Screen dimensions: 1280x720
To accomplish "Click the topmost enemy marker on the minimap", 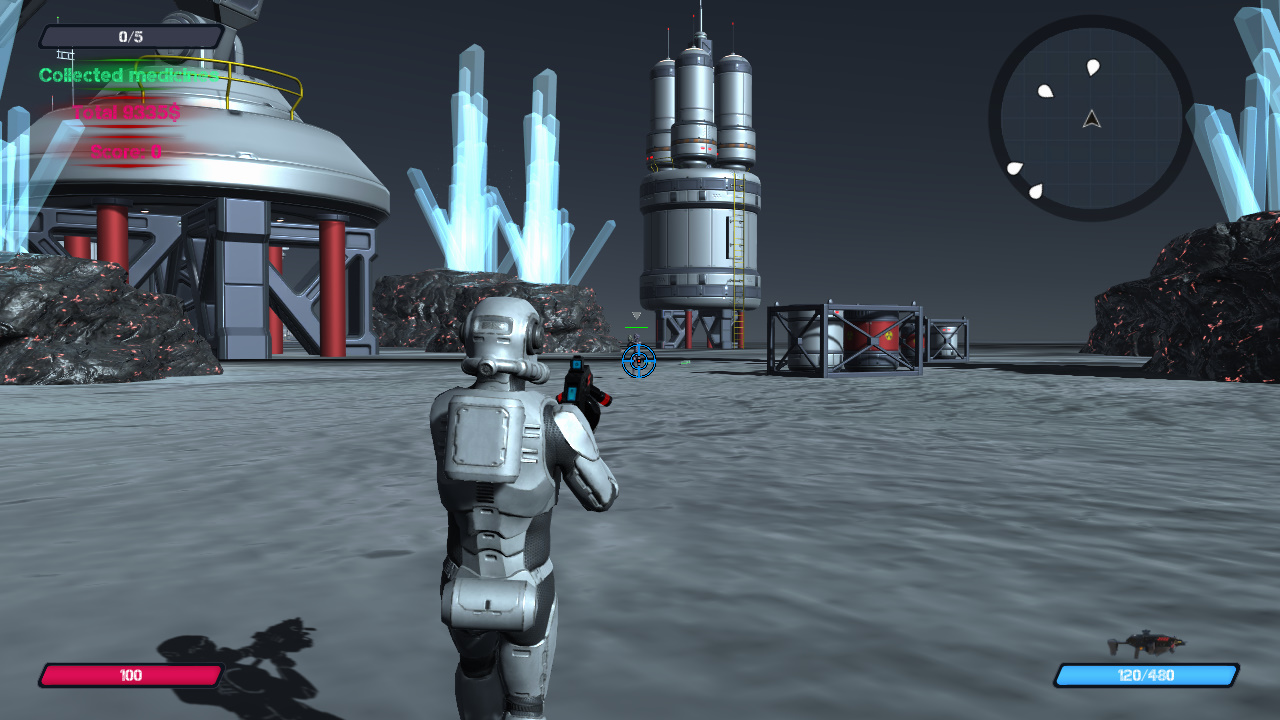I will (1092, 68).
